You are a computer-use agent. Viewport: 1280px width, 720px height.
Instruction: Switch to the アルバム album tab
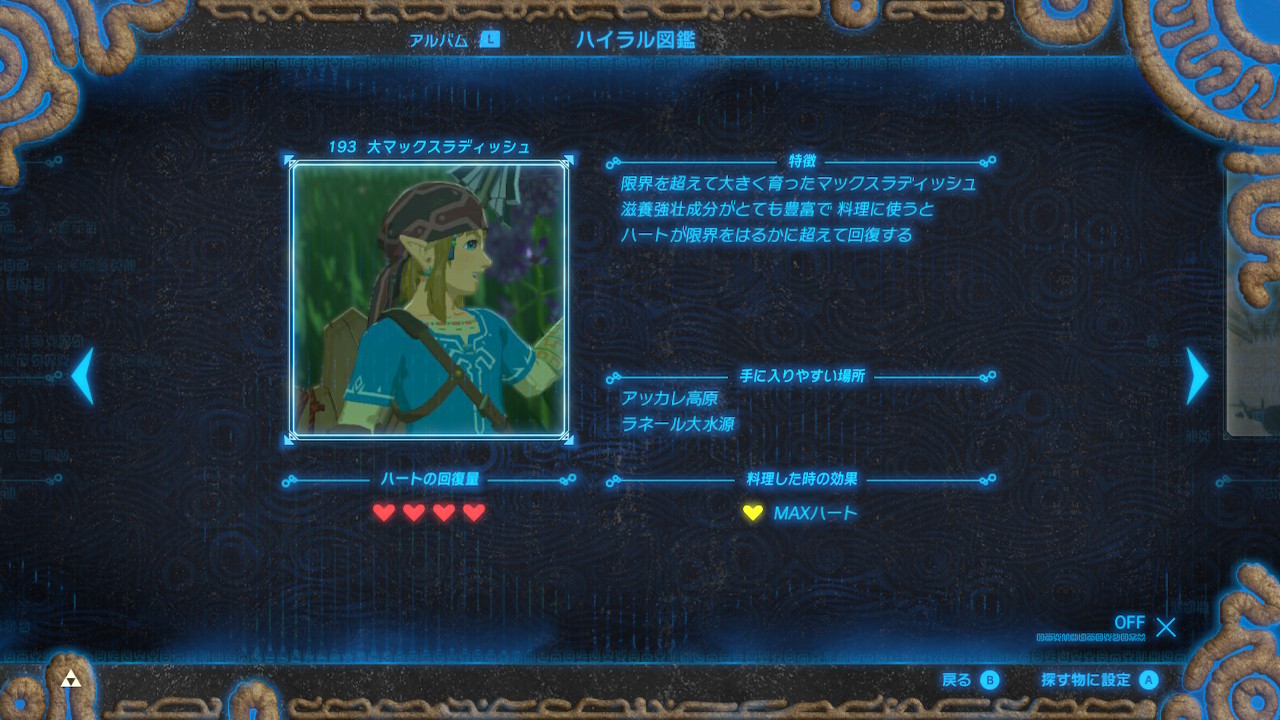[453, 40]
